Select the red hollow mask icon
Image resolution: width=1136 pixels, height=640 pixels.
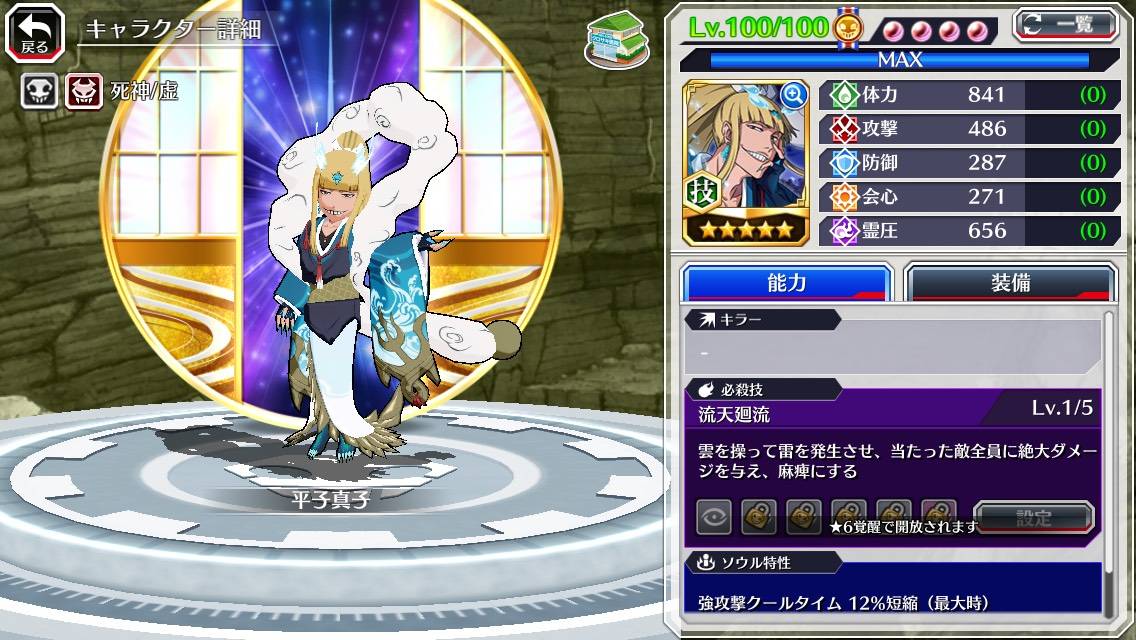tap(84, 92)
